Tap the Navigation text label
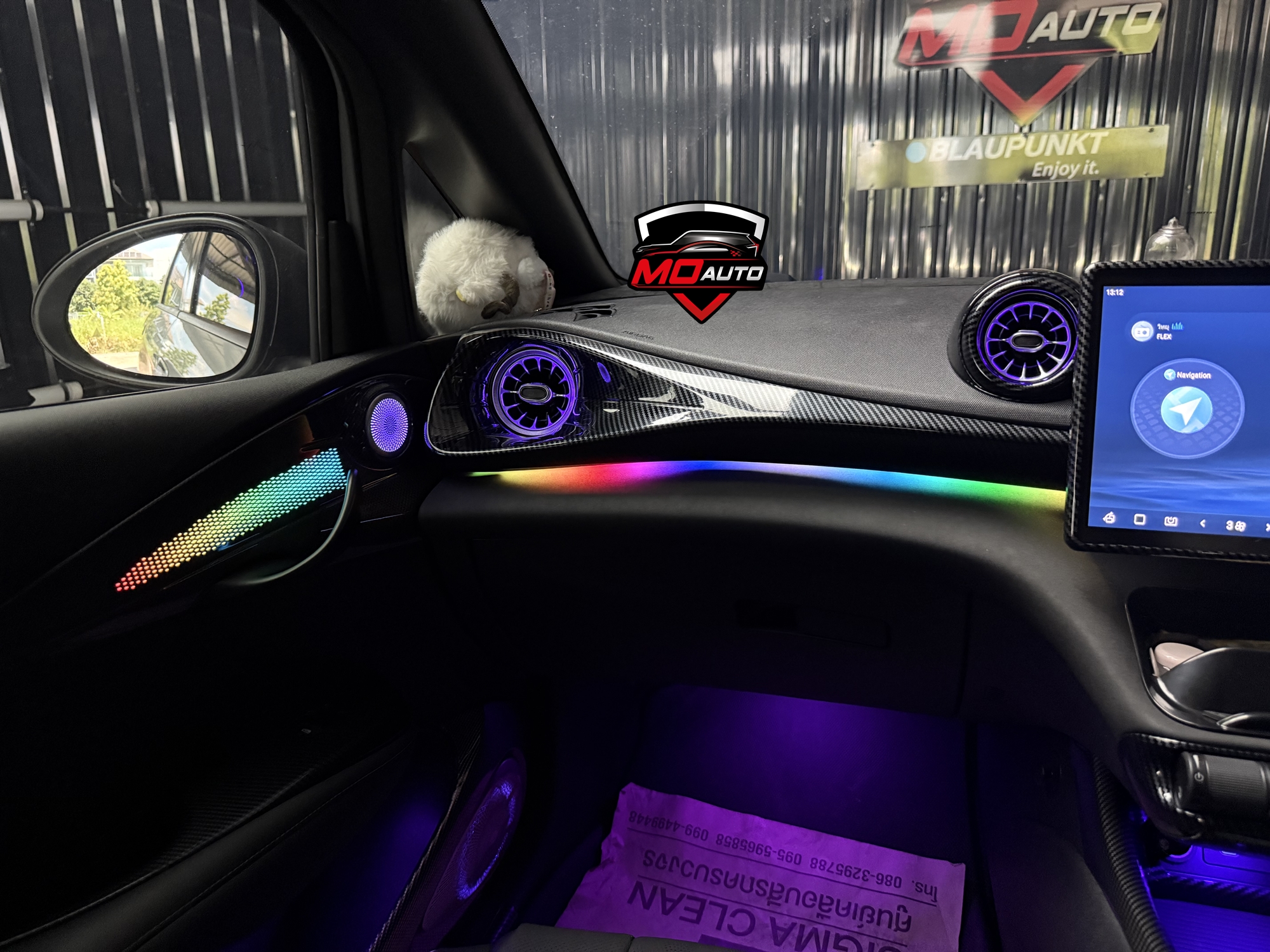This screenshot has height=952, width=1270. pos(1193,375)
